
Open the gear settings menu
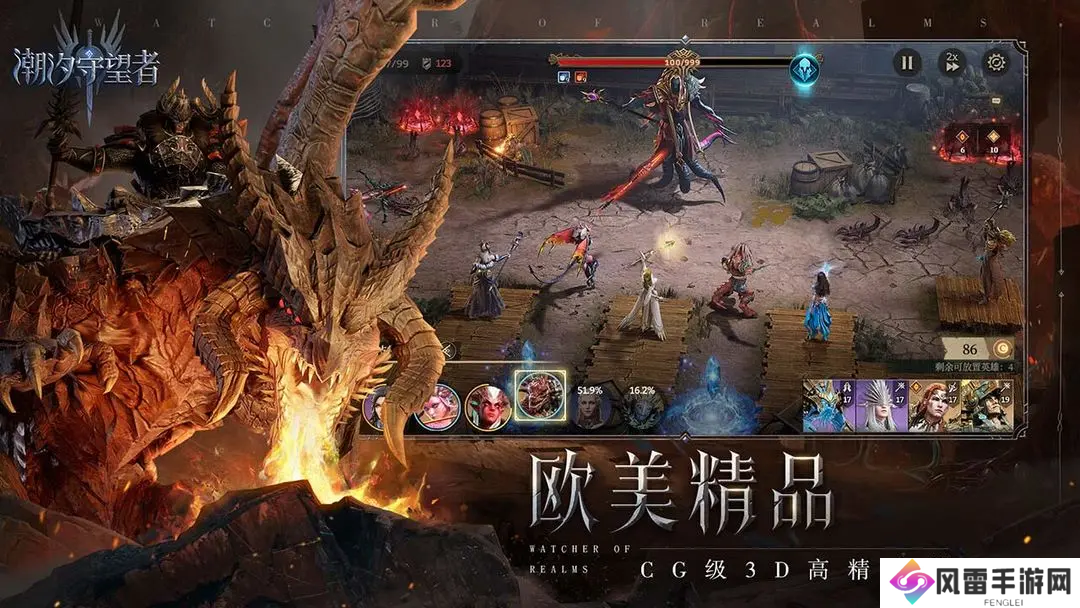coord(996,63)
